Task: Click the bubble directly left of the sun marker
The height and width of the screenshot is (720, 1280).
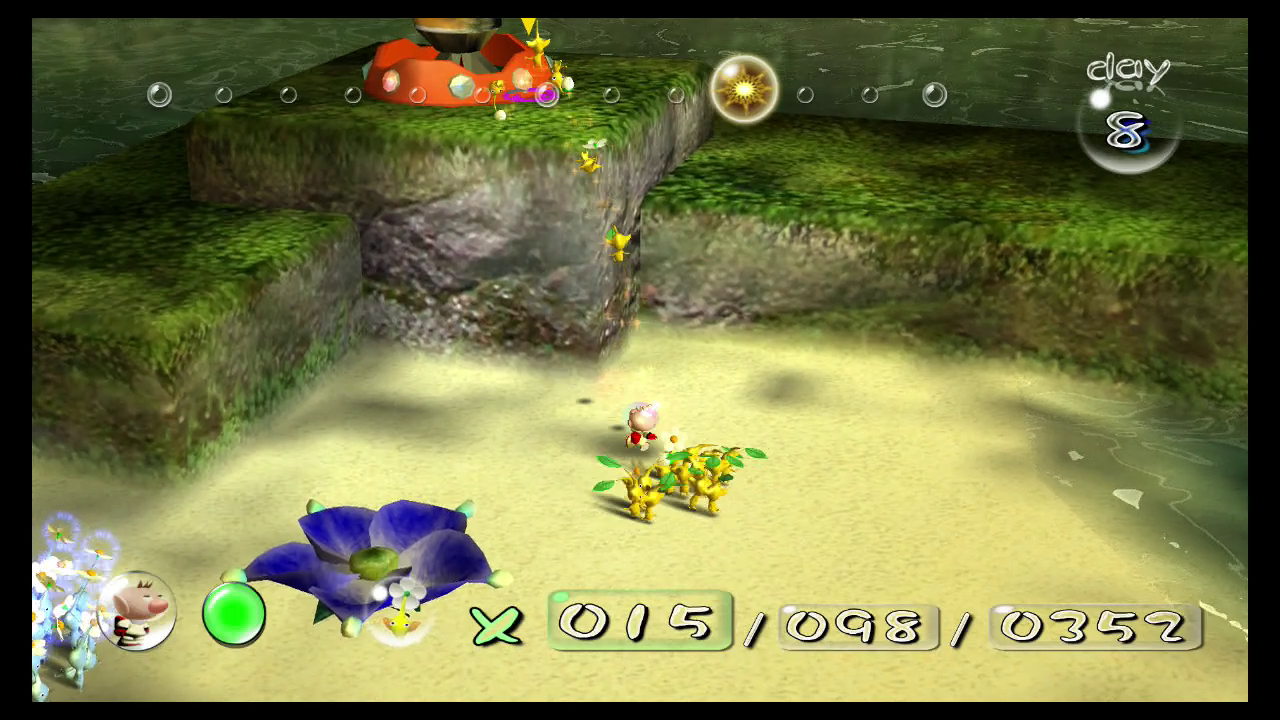Action: click(x=678, y=93)
